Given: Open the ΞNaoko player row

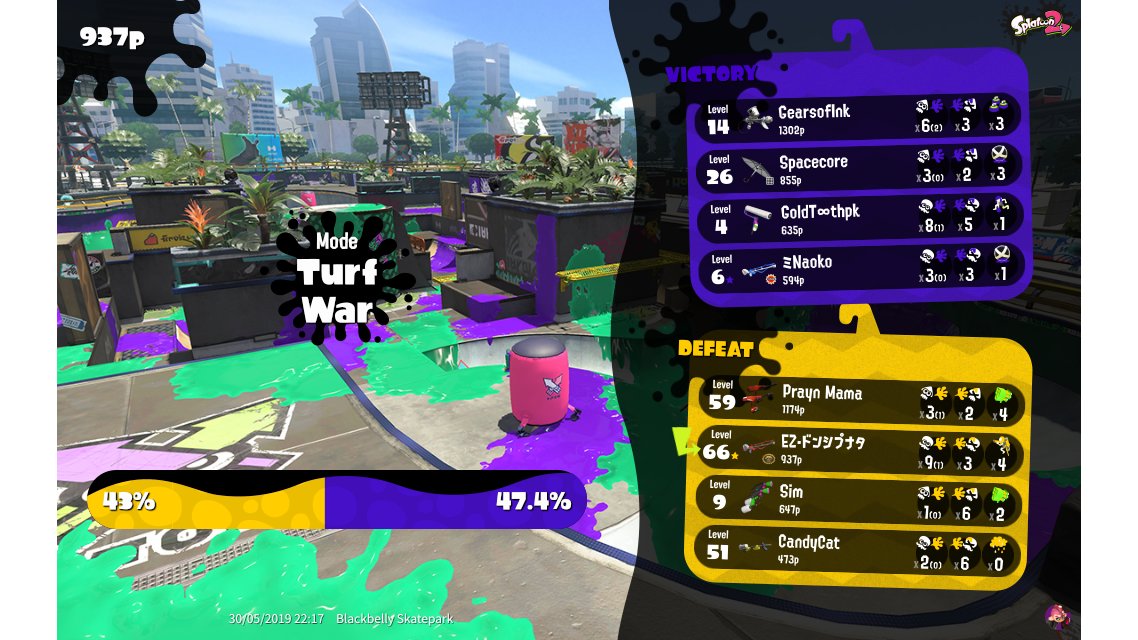Looking at the screenshot, I should pyautogui.click(x=858, y=268).
